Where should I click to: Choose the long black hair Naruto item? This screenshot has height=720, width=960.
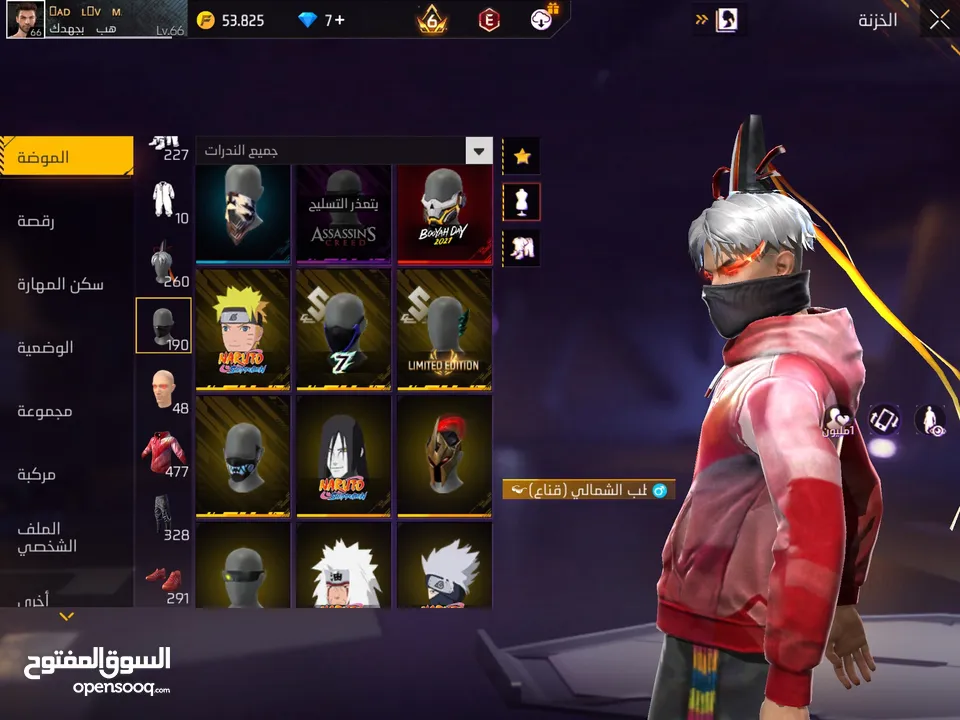coord(343,456)
